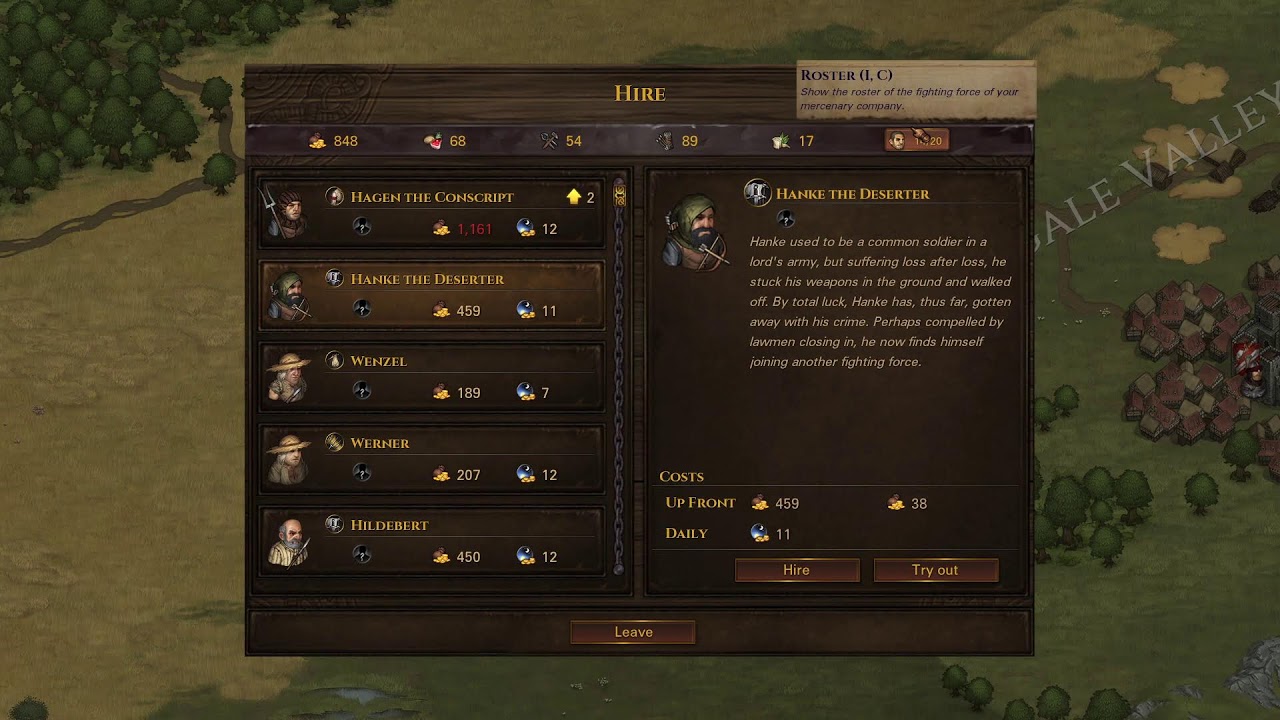Click the recruit list scrollbar
The image size is (1280, 720).
619,380
